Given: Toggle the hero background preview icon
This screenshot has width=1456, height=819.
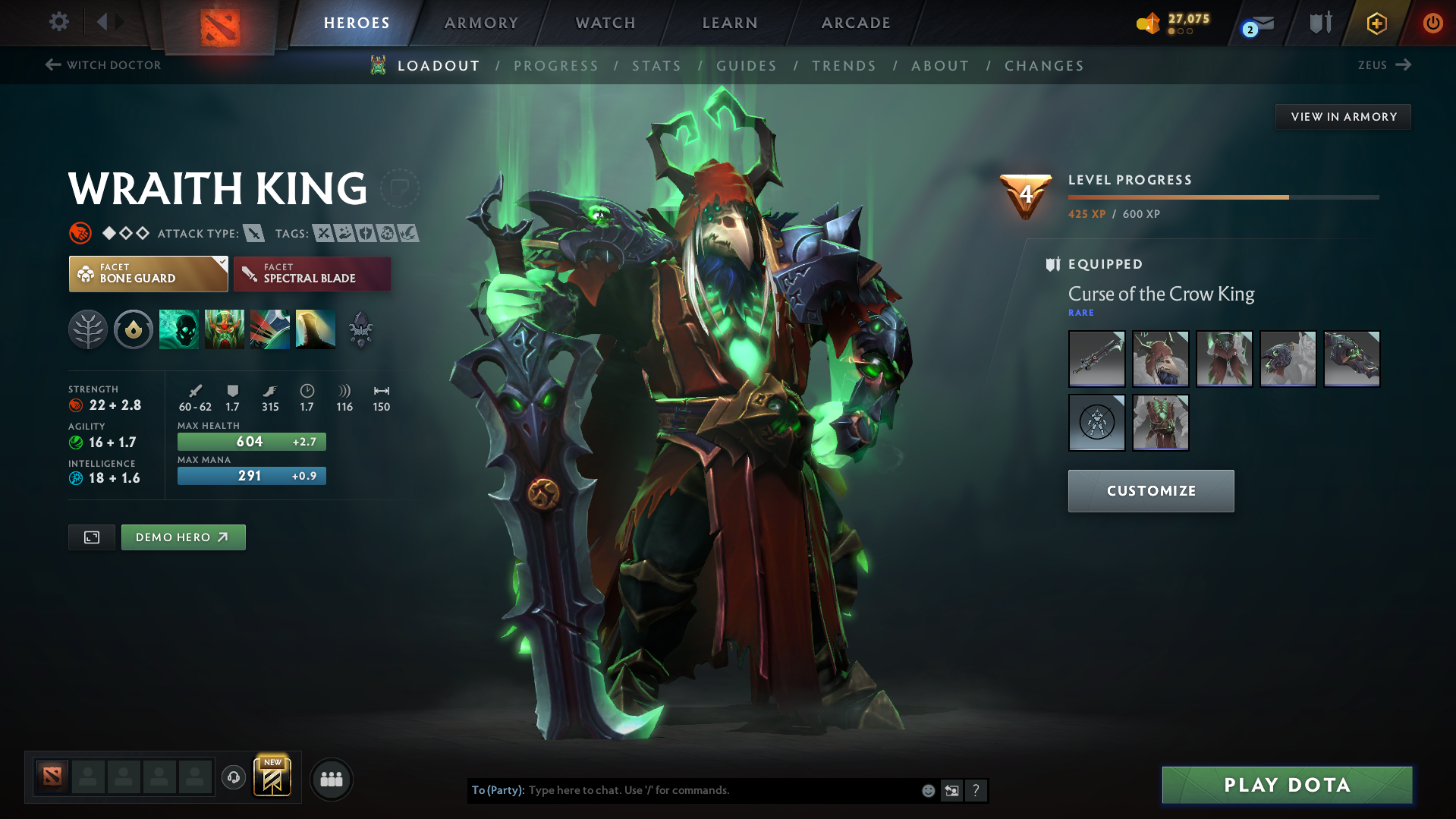Looking at the screenshot, I should 91,537.
